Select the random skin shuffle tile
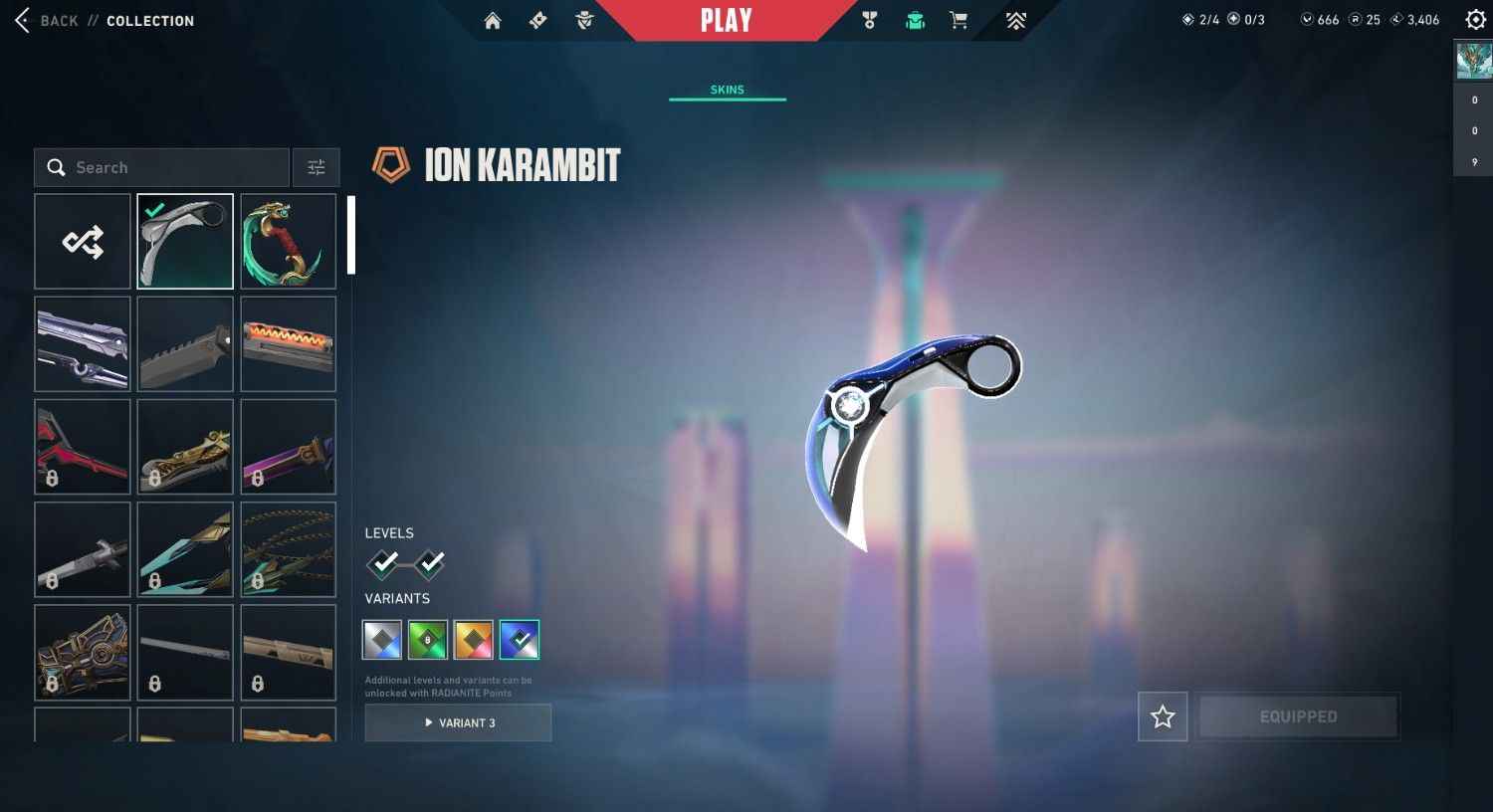The height and width of the screenshot is (812, 1493). point(83,241)
